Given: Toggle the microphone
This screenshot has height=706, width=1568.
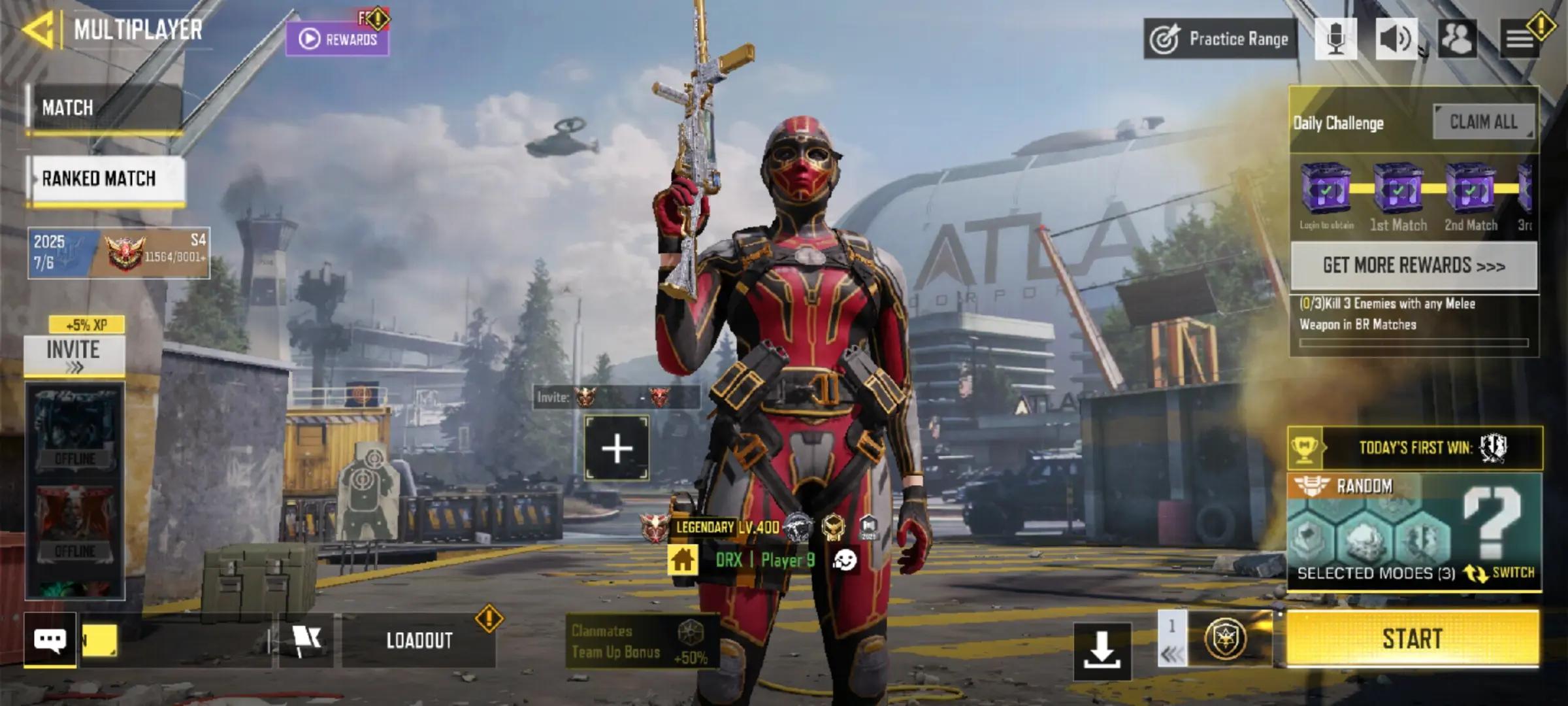Looking at the screenshot, I should [1335, 39].
